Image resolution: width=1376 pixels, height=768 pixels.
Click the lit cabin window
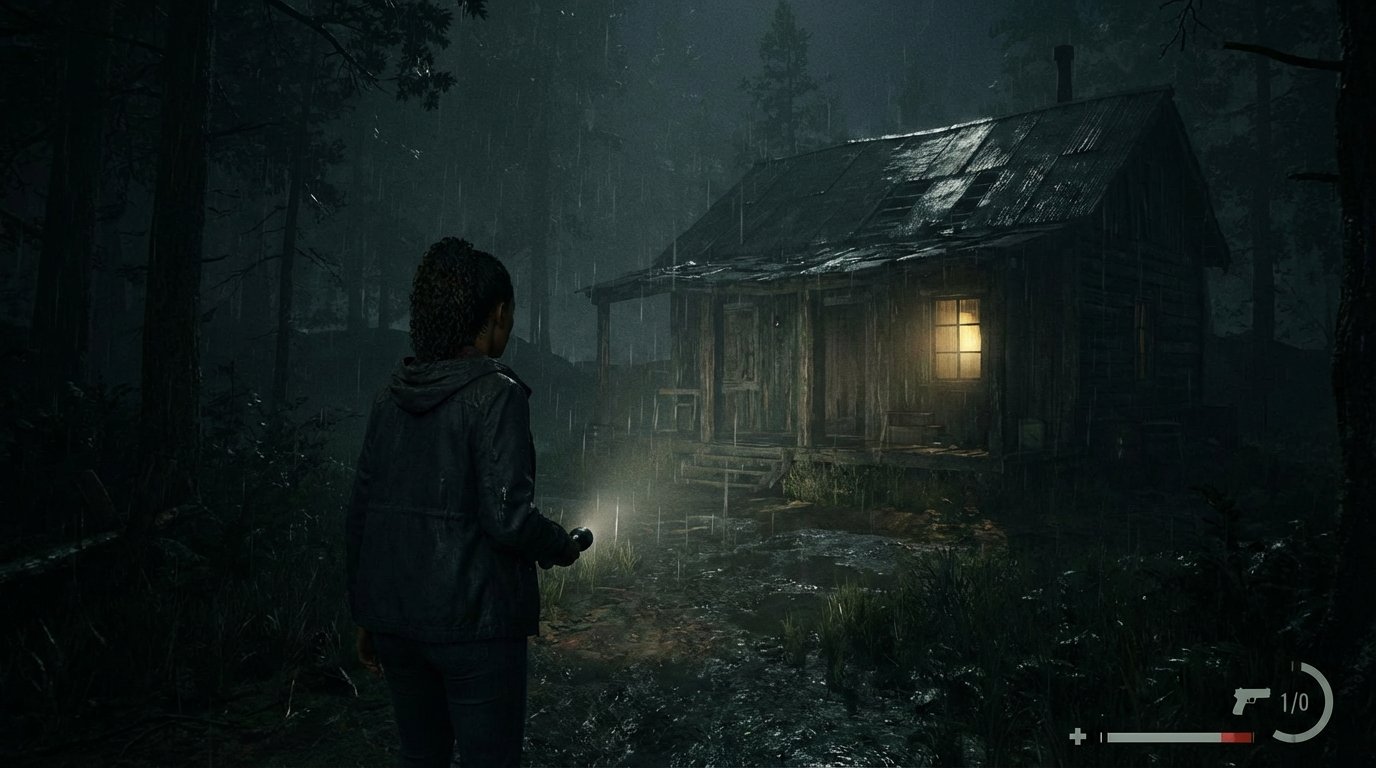tap(957, 340)
